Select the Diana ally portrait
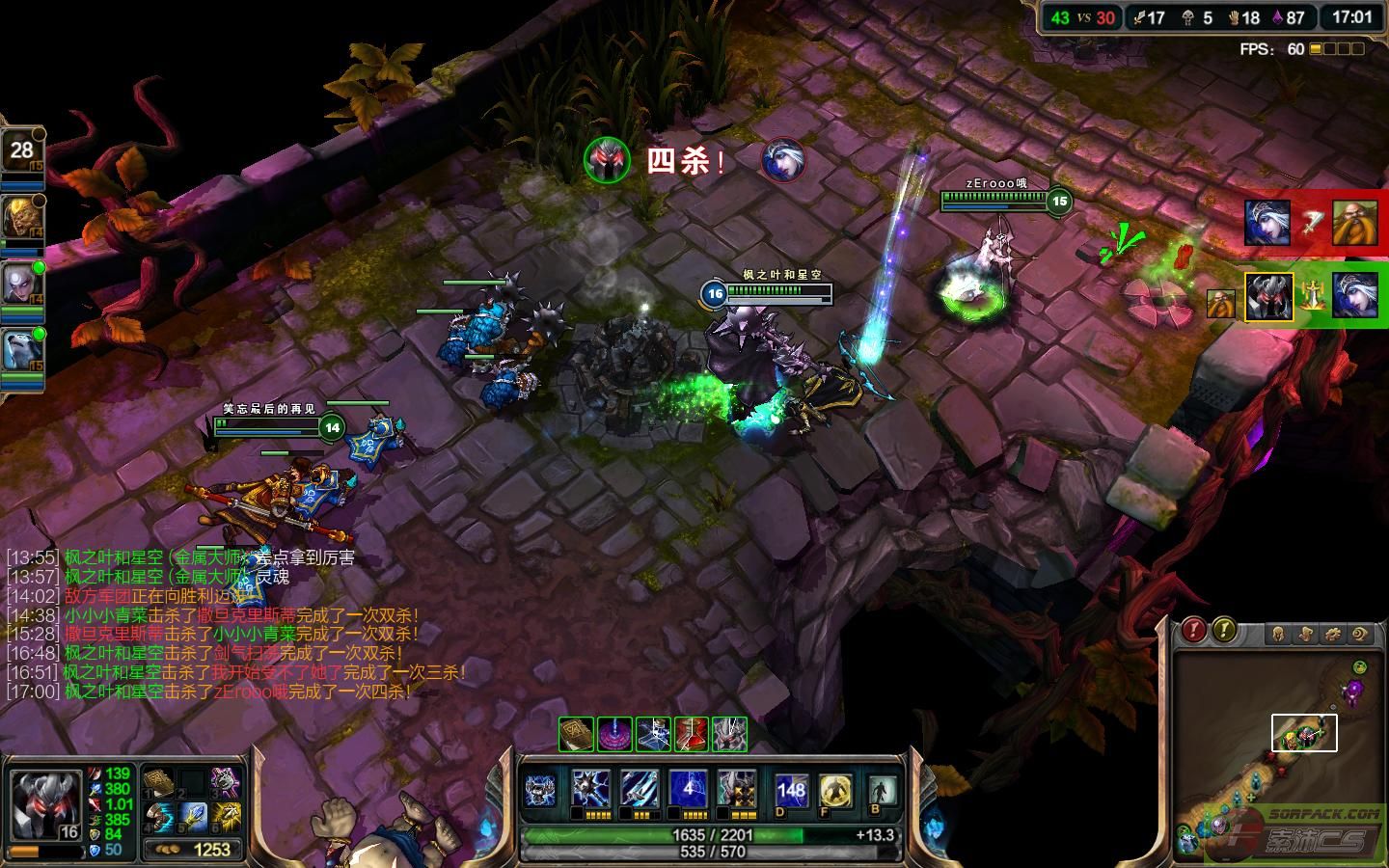 click(x=21, y=286)
